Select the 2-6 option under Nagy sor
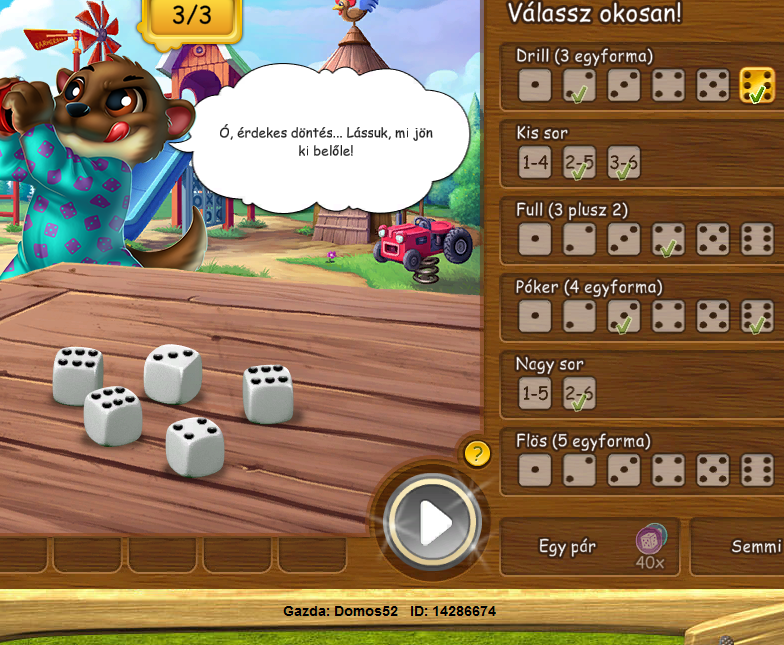The image size is (784, 645). (x=579, y=393)
